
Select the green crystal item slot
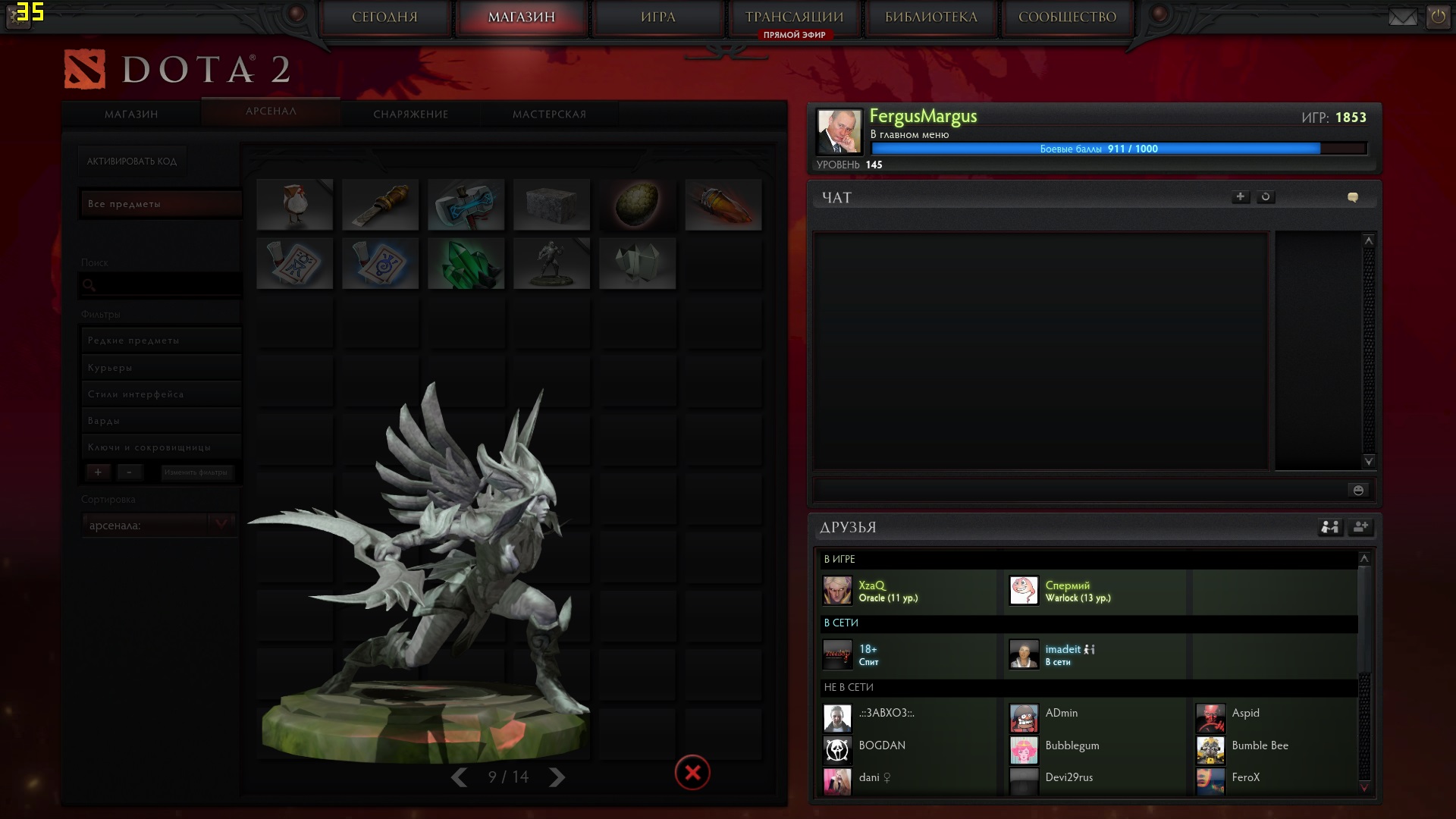466,264
